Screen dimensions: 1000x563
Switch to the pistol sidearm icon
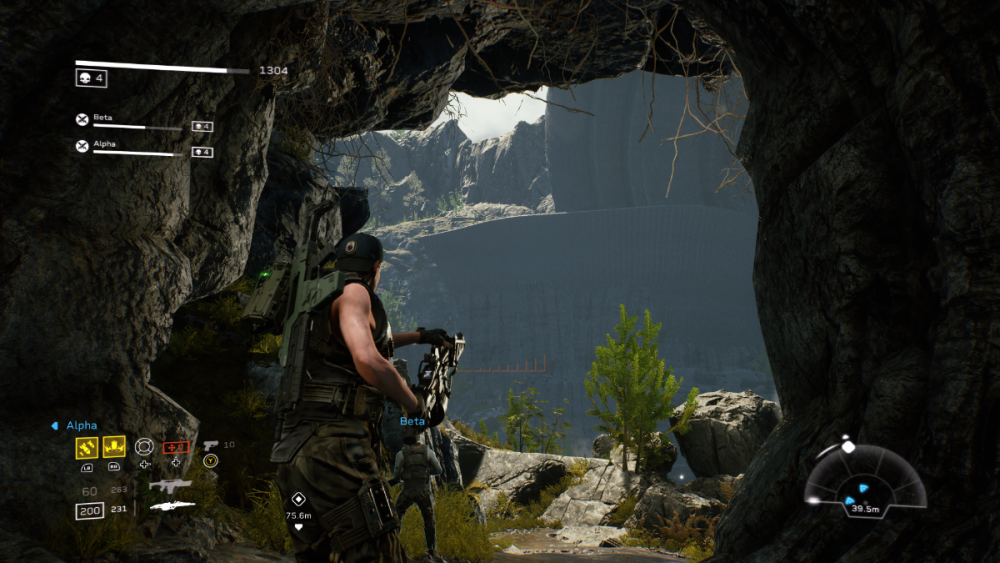click(210, 445)
